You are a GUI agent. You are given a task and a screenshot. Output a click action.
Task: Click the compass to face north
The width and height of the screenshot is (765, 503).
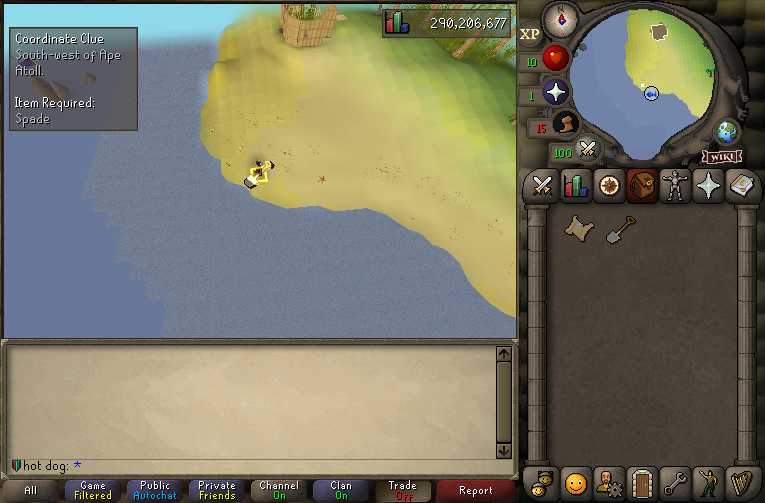point(559,18)
